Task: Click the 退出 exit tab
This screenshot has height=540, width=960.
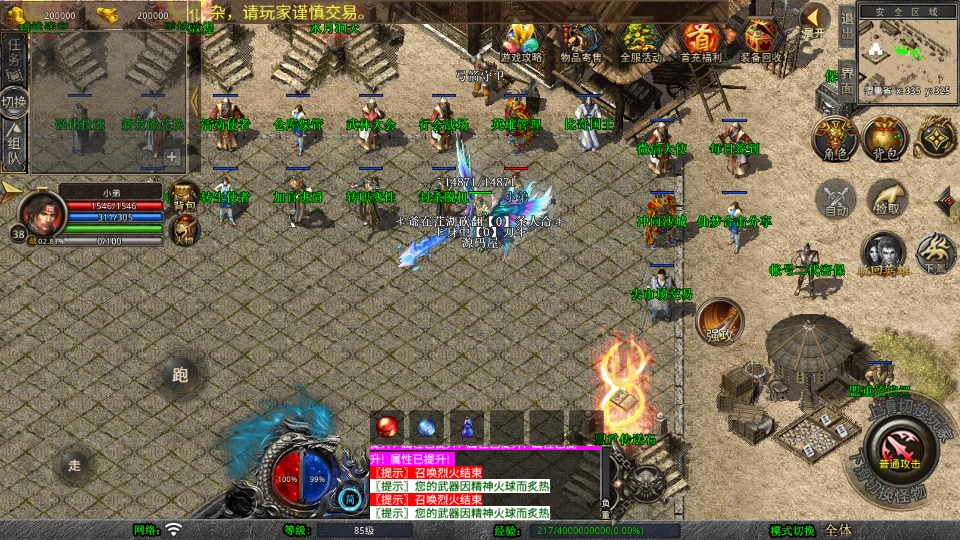Action: [846, 24]
